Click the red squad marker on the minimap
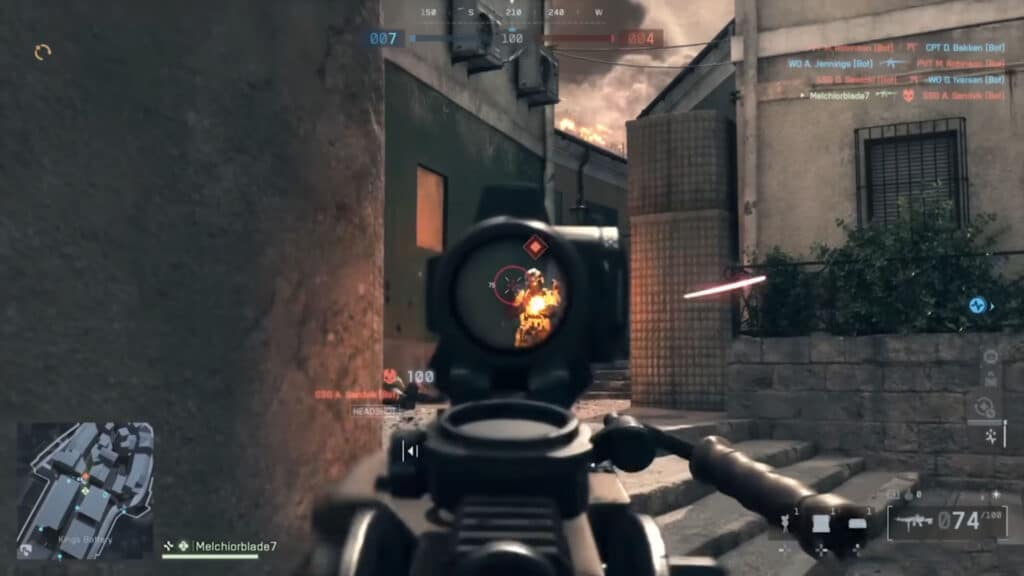The height and width of the screenshot is (576, 1024). click(x=84, y=477)
